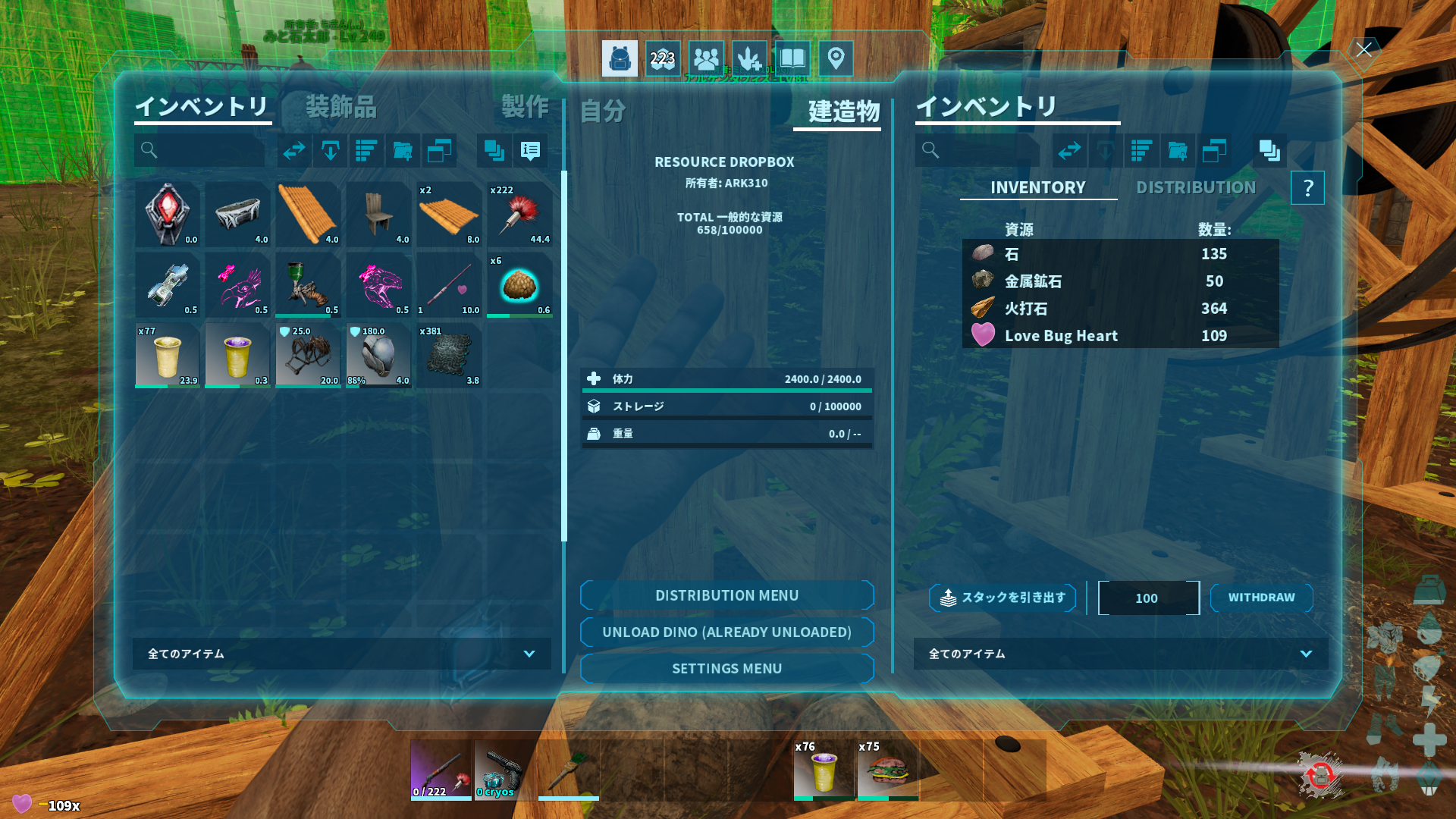Sort the Resource Dropbox inventory items

[x=1141, y=151]
